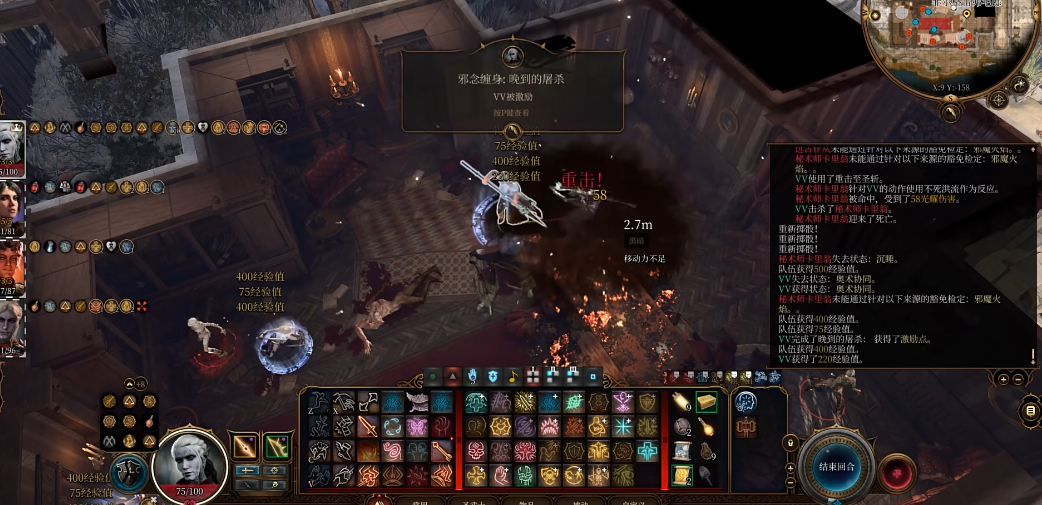Click the red button beside end turn
Screen dimensions: 1042x505
(x=897, y=471)
